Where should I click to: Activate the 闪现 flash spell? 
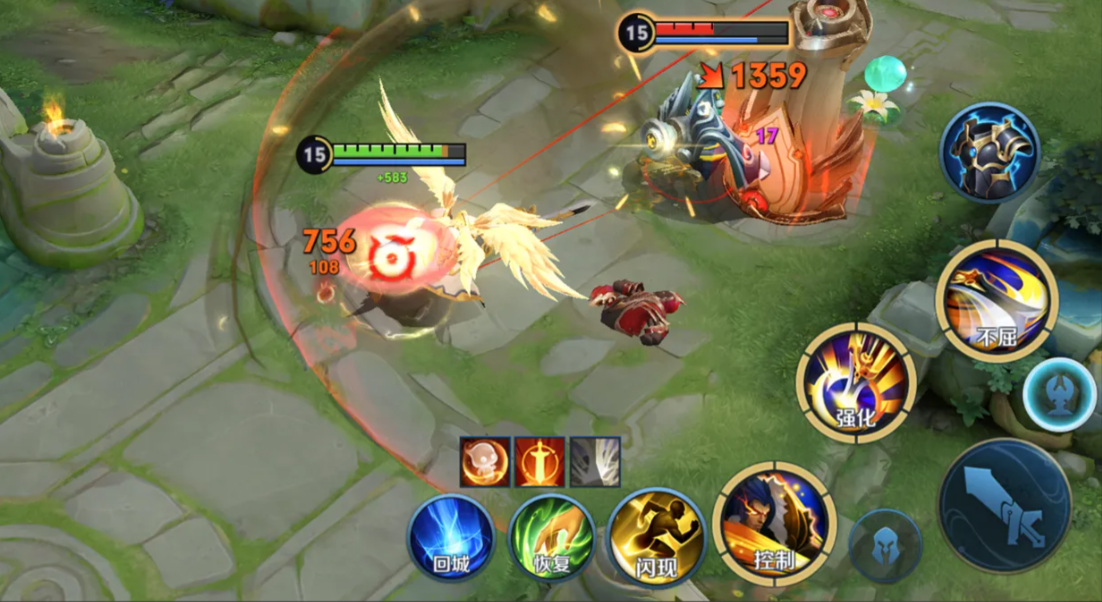[x=656, y=537]
